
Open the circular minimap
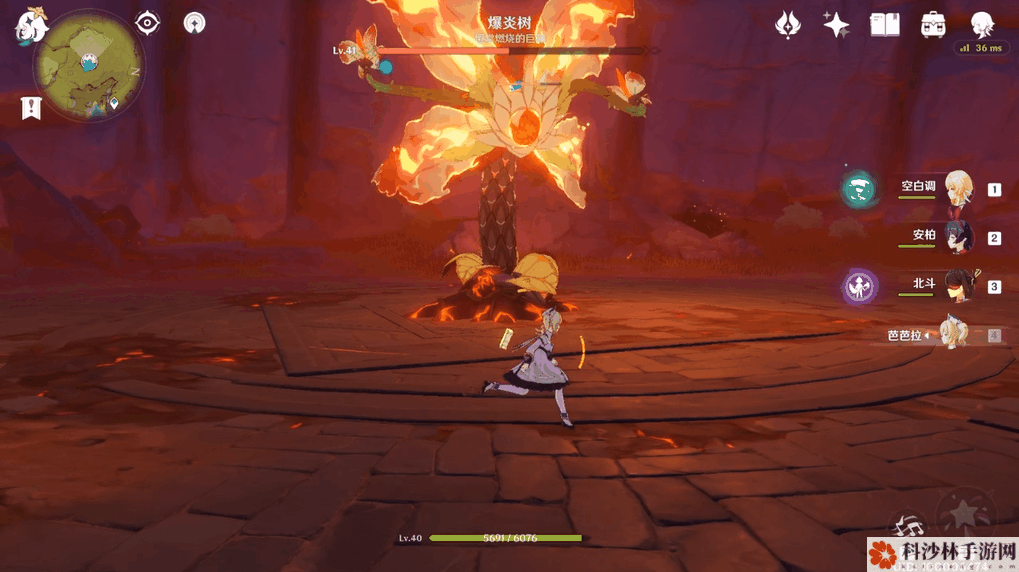88,65
